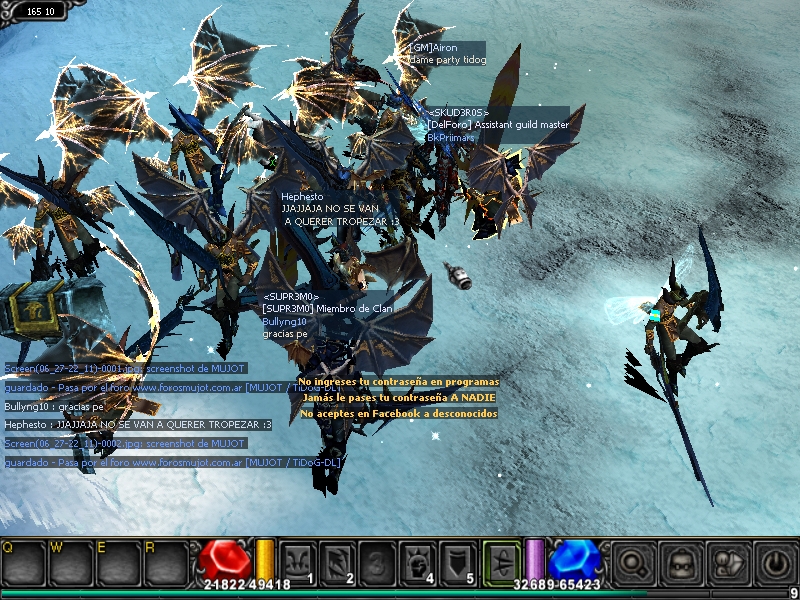Open the friends and community button
The height and width of the screenshot is (600, 800).
[728, 562]
